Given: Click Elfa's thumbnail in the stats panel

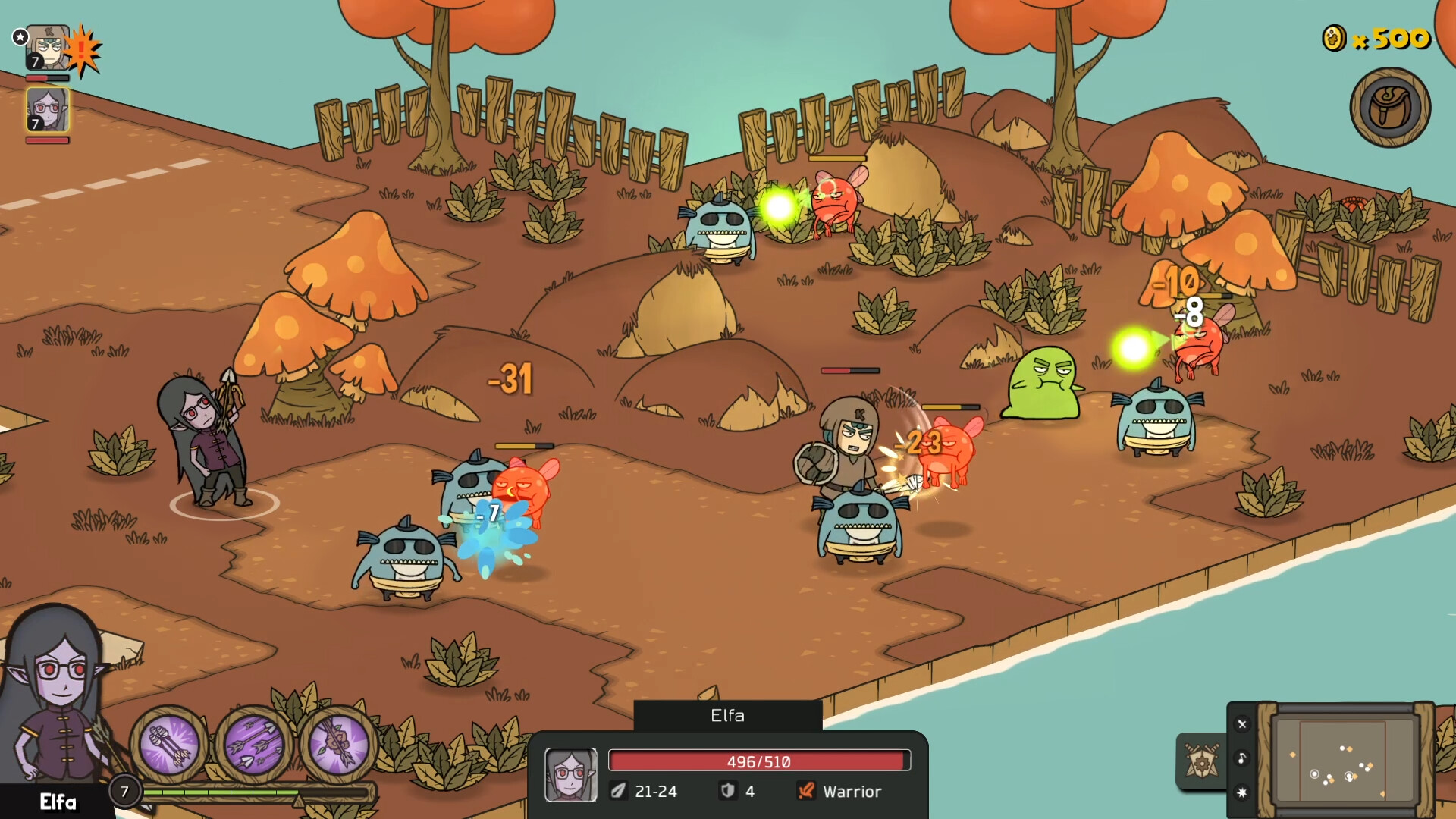Looking at the screenshot, I should coord(572,775).
